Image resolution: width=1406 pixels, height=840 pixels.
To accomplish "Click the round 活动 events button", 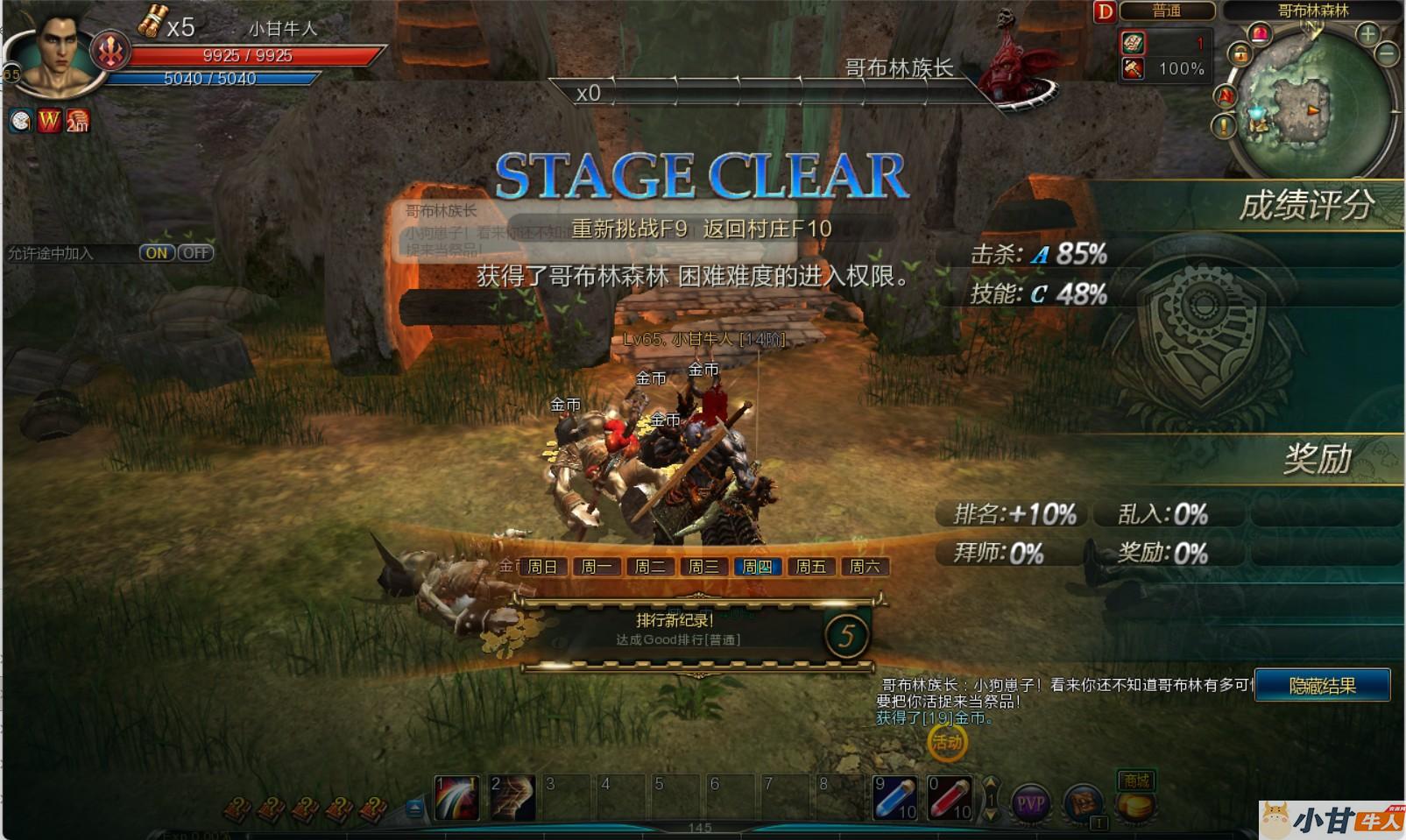I will [947, 744].
